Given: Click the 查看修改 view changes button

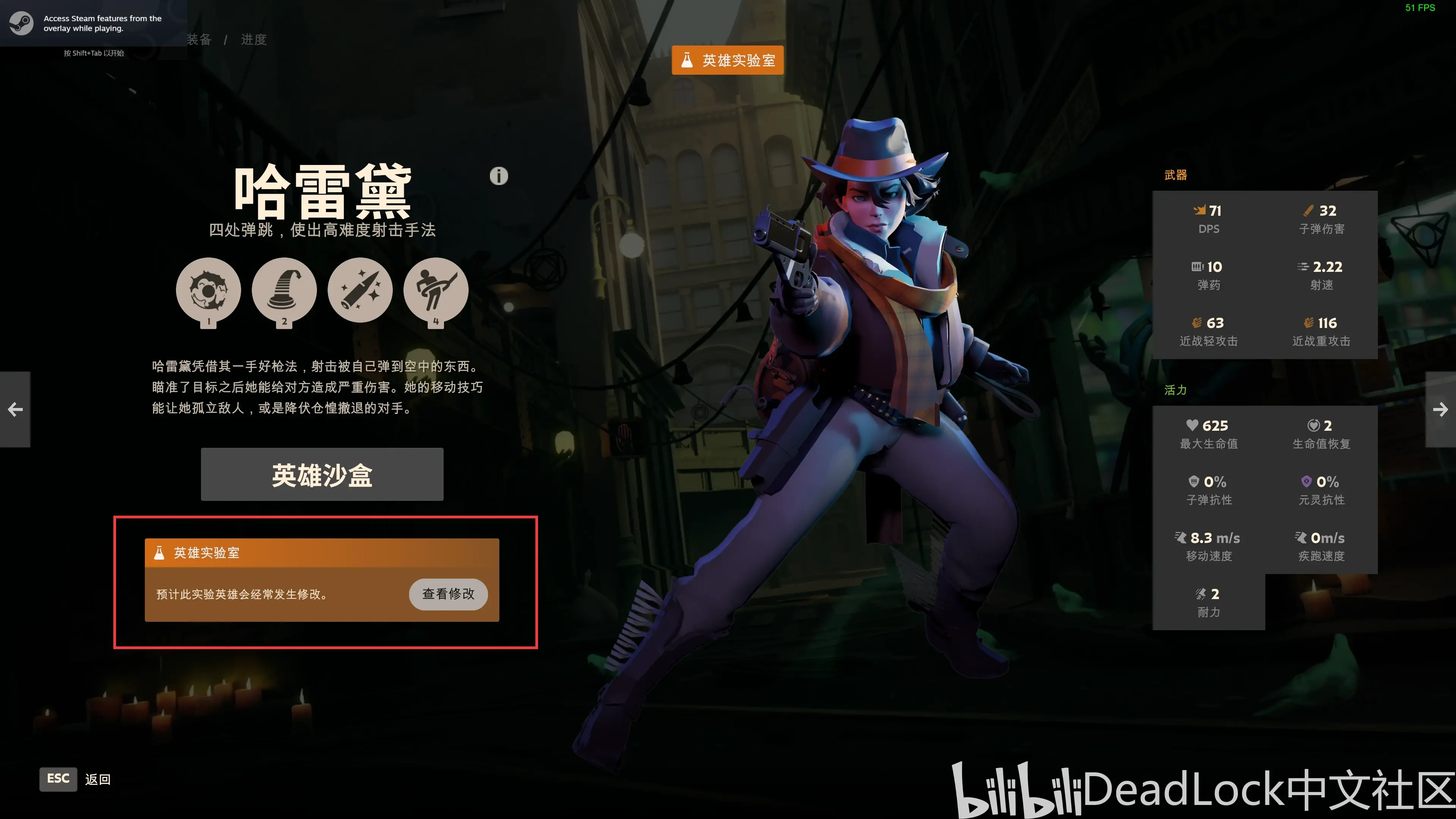Looking at the screenshot, I should pos(448,593).
